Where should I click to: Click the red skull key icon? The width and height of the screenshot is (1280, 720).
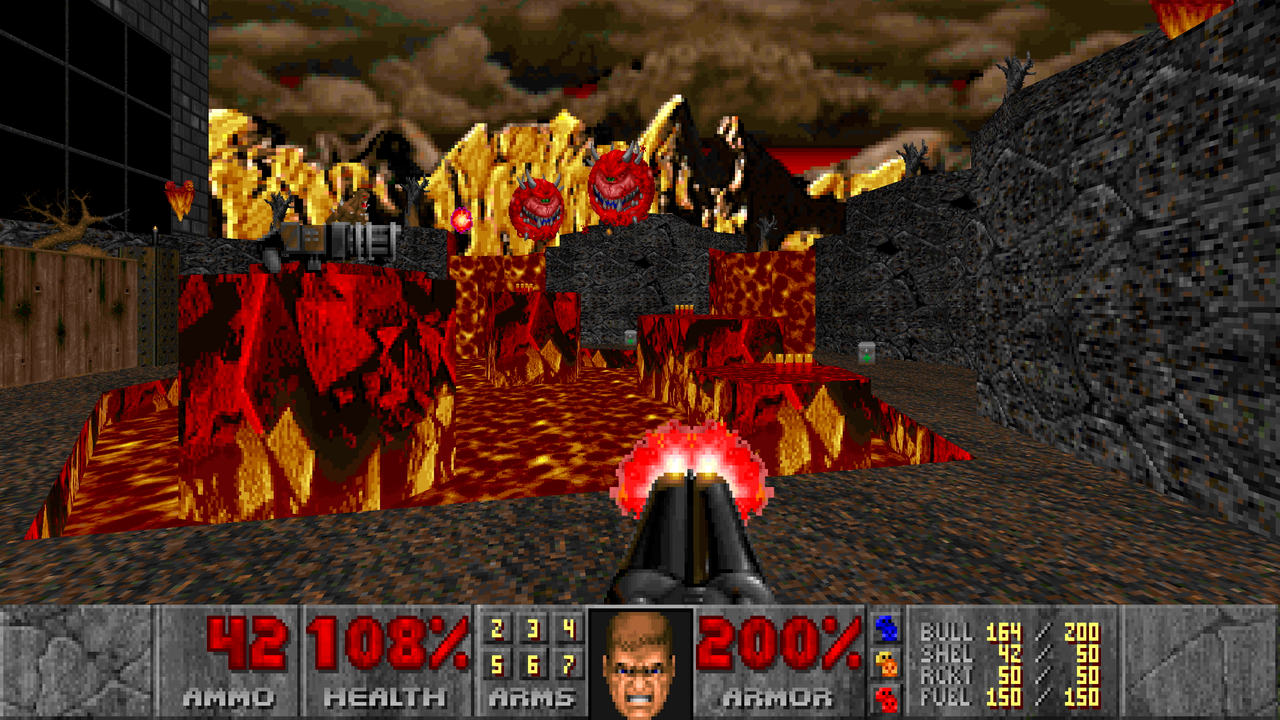pos(887,697)
